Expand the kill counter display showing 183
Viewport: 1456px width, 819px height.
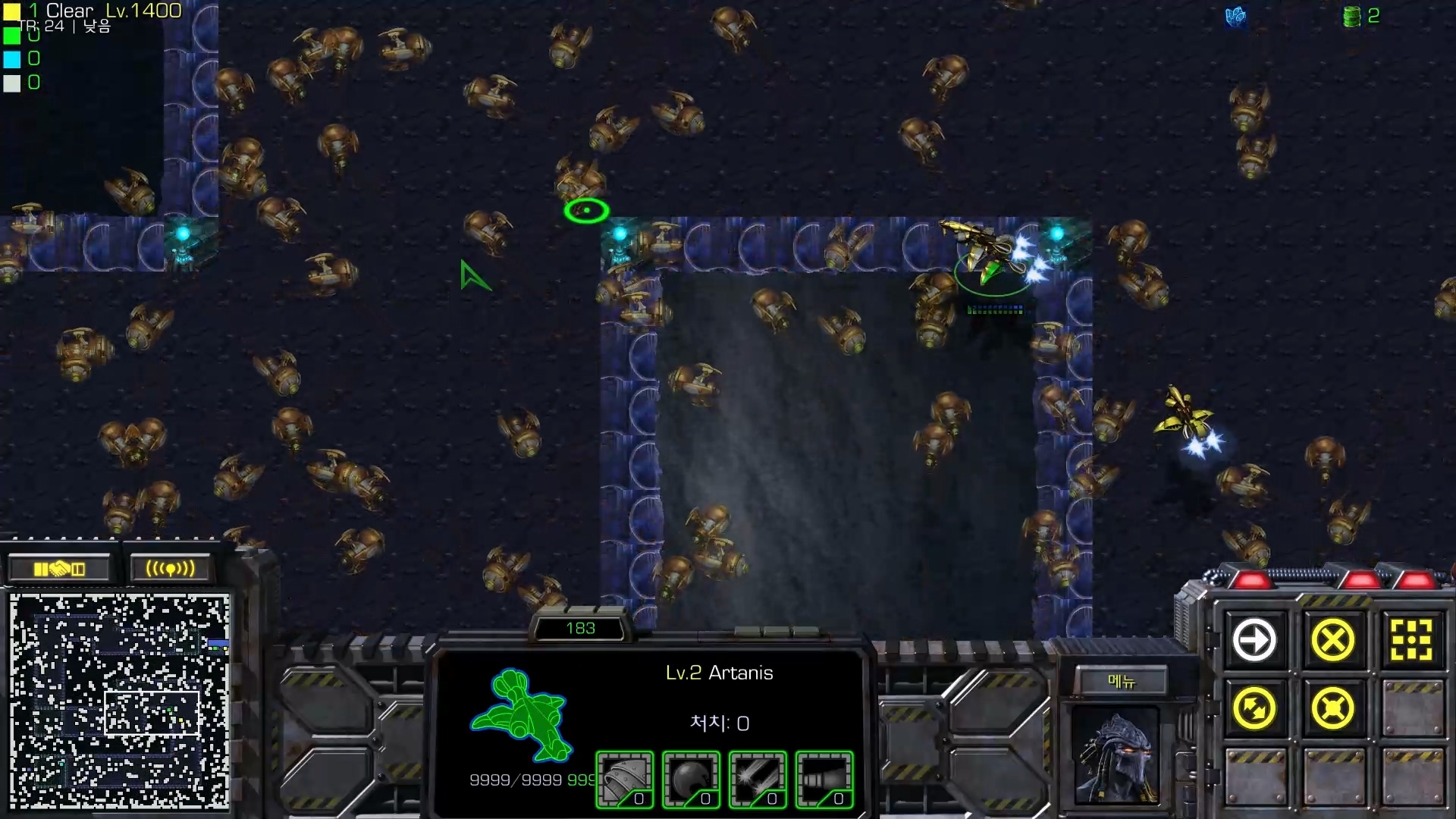pyautogui.click(x=580, y=628)
